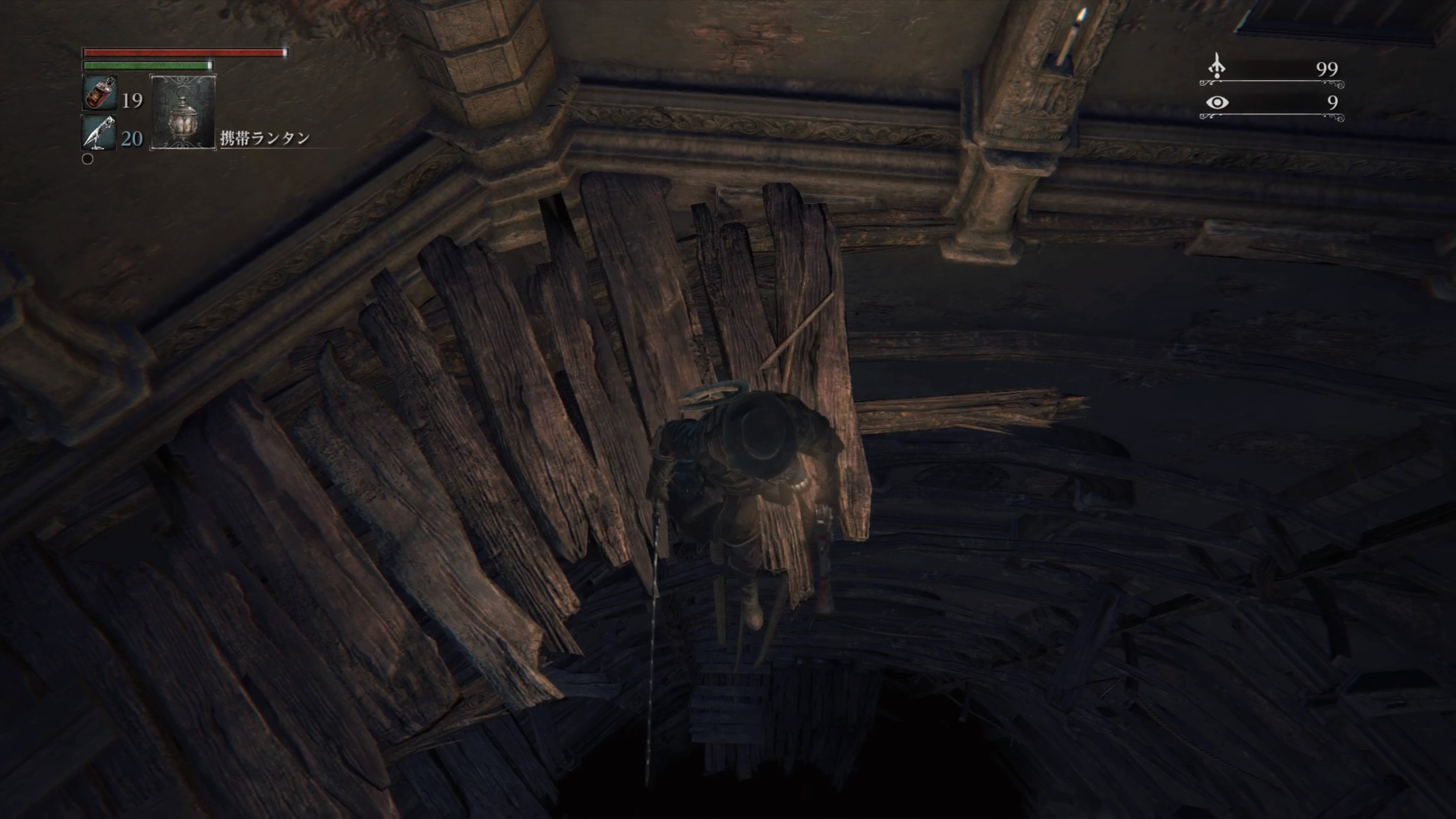Select the blood vial item icon
The width and height of the screenshot is (1456, 819).
tap(99, 93)
